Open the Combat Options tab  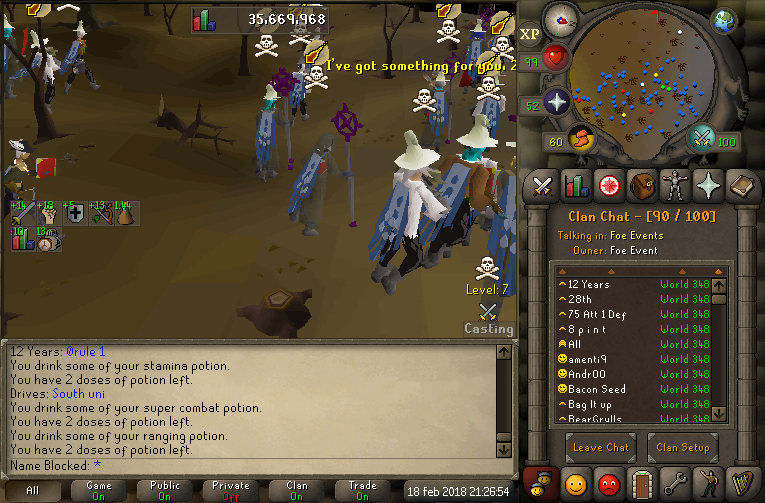coord(543,185)
